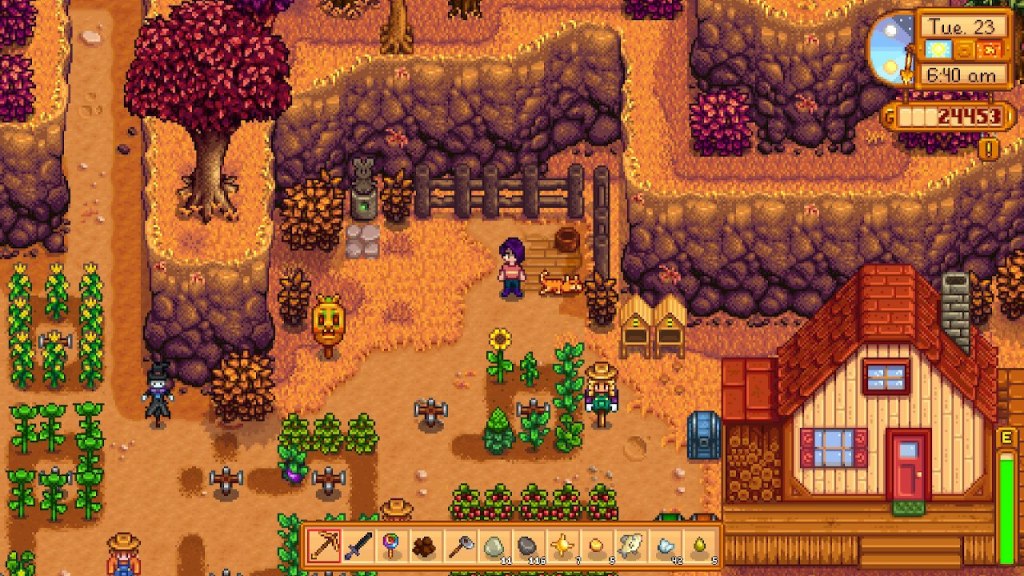
Task: Open the journal with the exclamation icon
Action: point(990,149)
